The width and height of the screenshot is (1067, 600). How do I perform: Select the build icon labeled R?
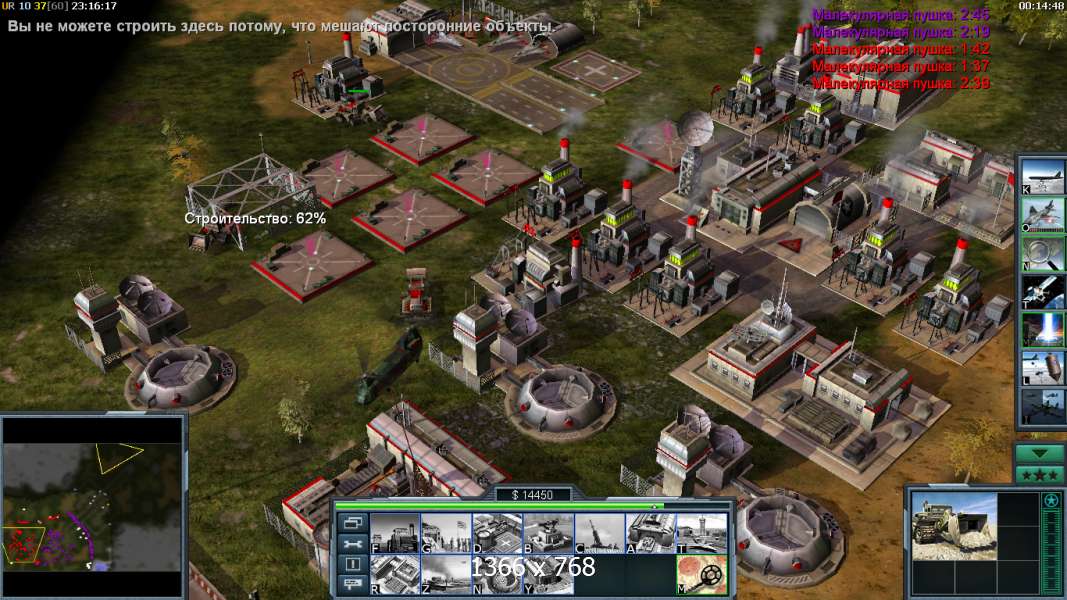pos(395,574)
